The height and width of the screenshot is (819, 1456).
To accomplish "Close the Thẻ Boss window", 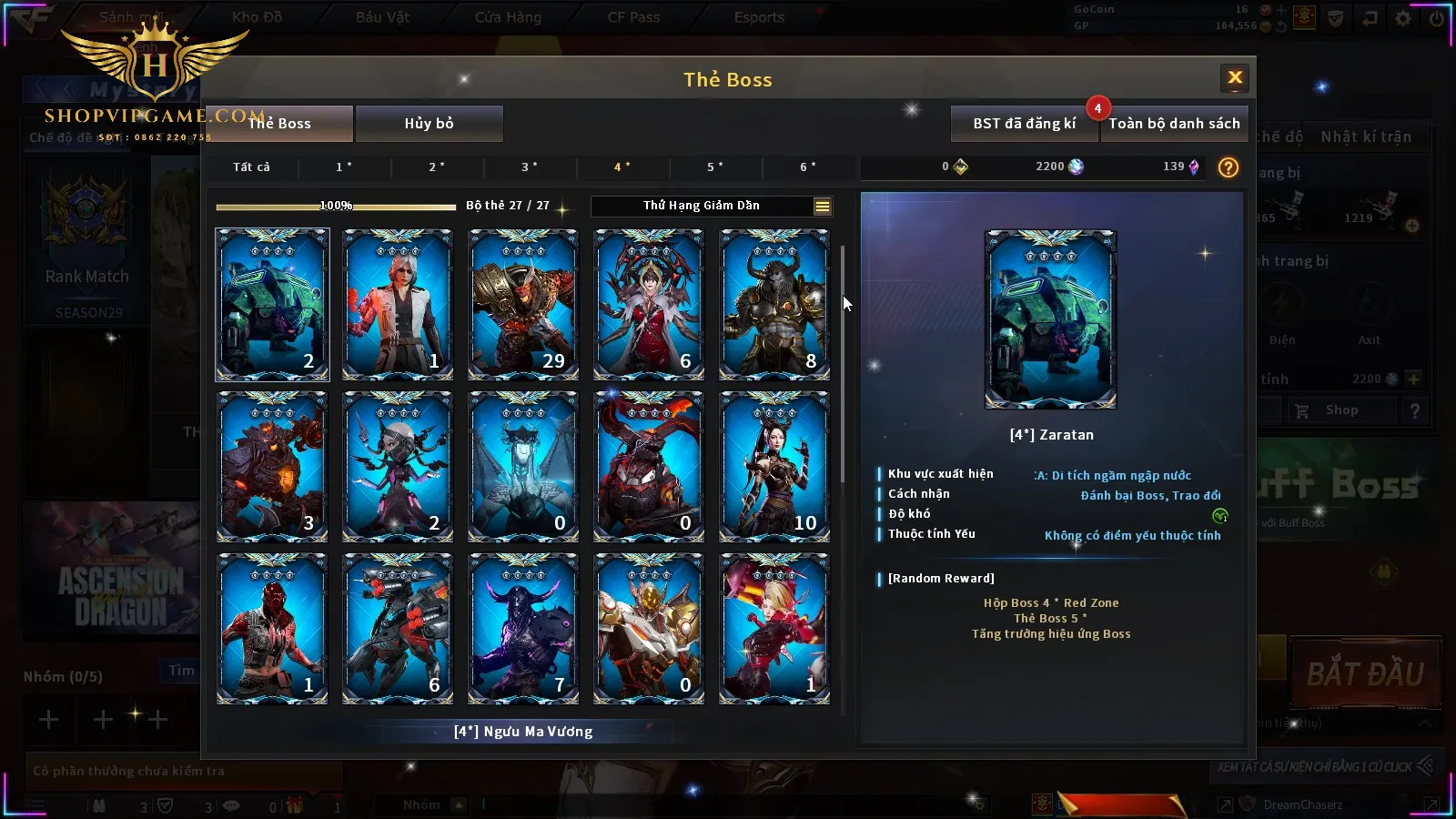I will [1235, 78].
